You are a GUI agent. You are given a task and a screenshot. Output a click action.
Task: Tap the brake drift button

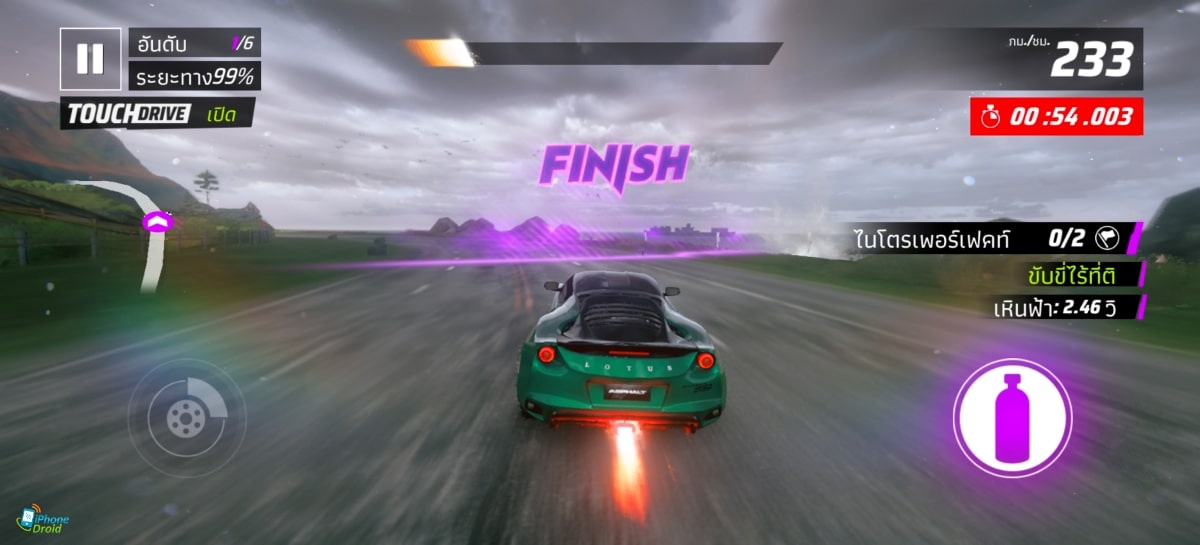pyautogui.click(x=187, y=416)
